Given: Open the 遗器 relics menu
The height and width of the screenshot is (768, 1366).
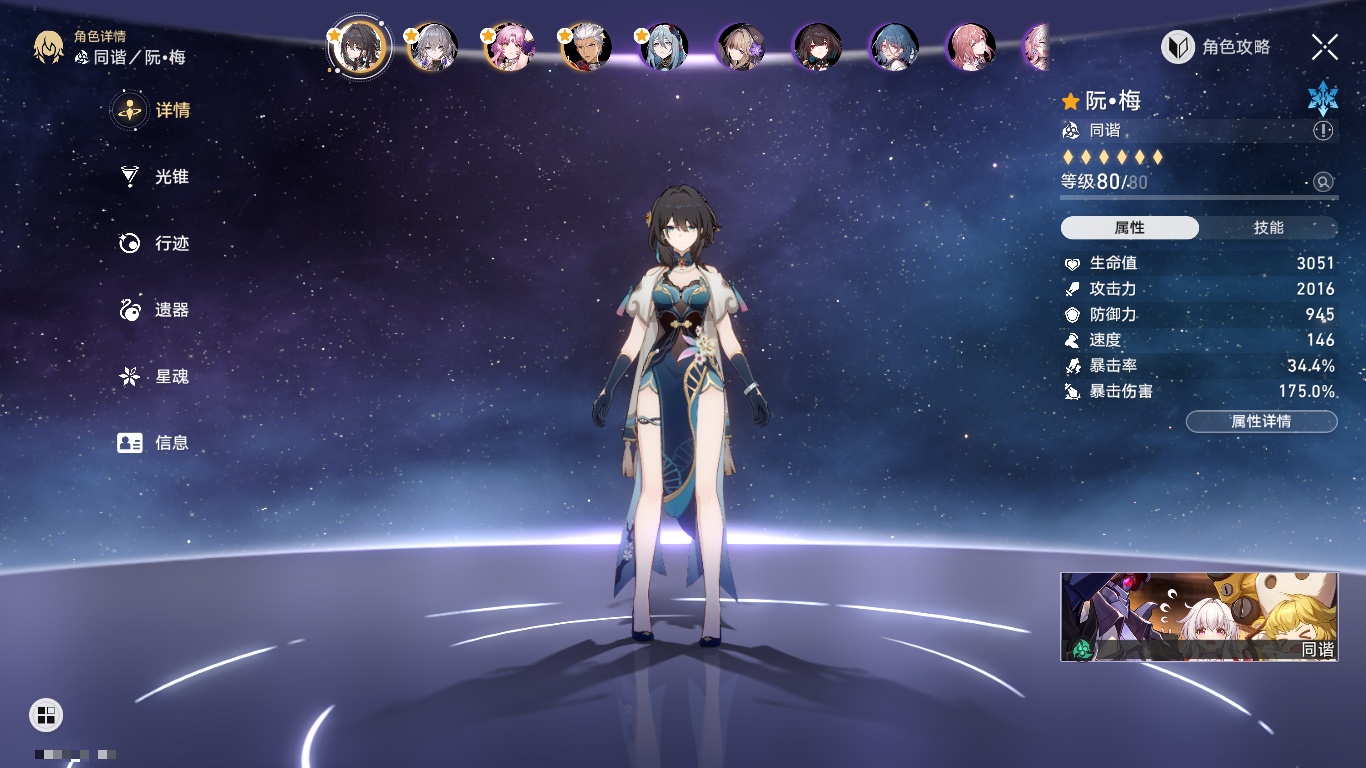Looking at the screenshot, I should (x=153, y=310).
